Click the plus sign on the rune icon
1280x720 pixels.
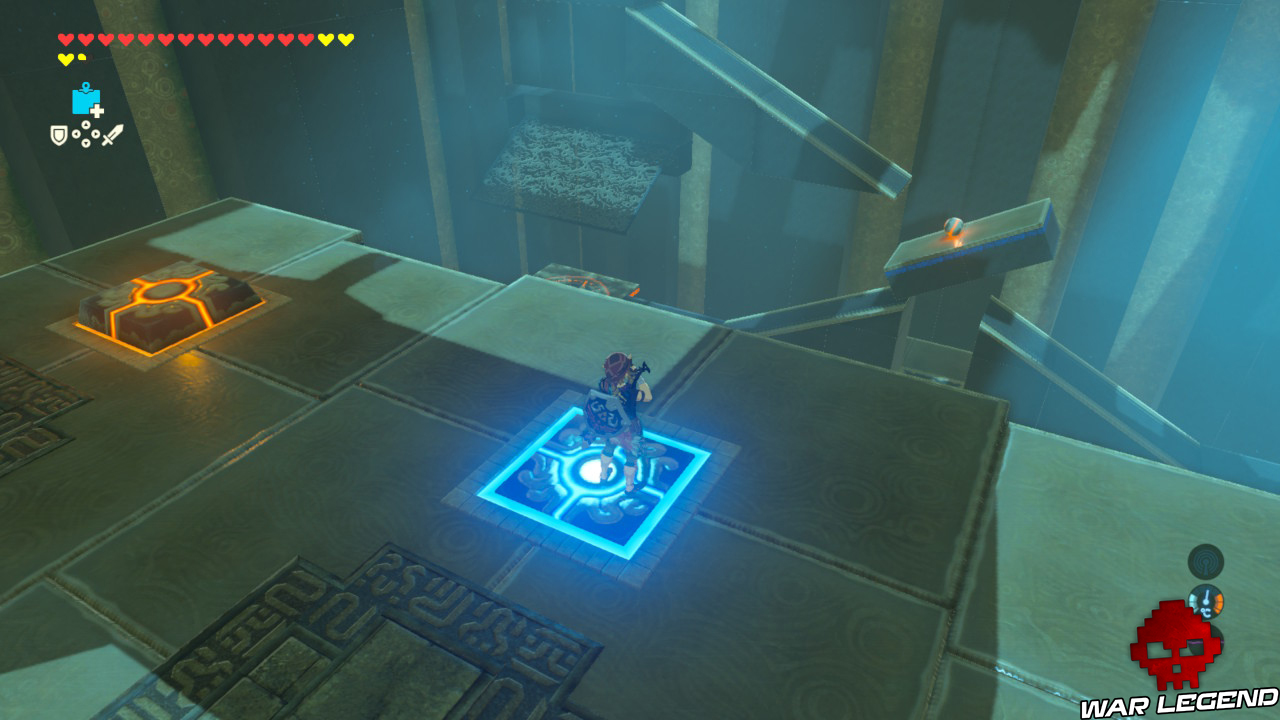coord(97,110)
